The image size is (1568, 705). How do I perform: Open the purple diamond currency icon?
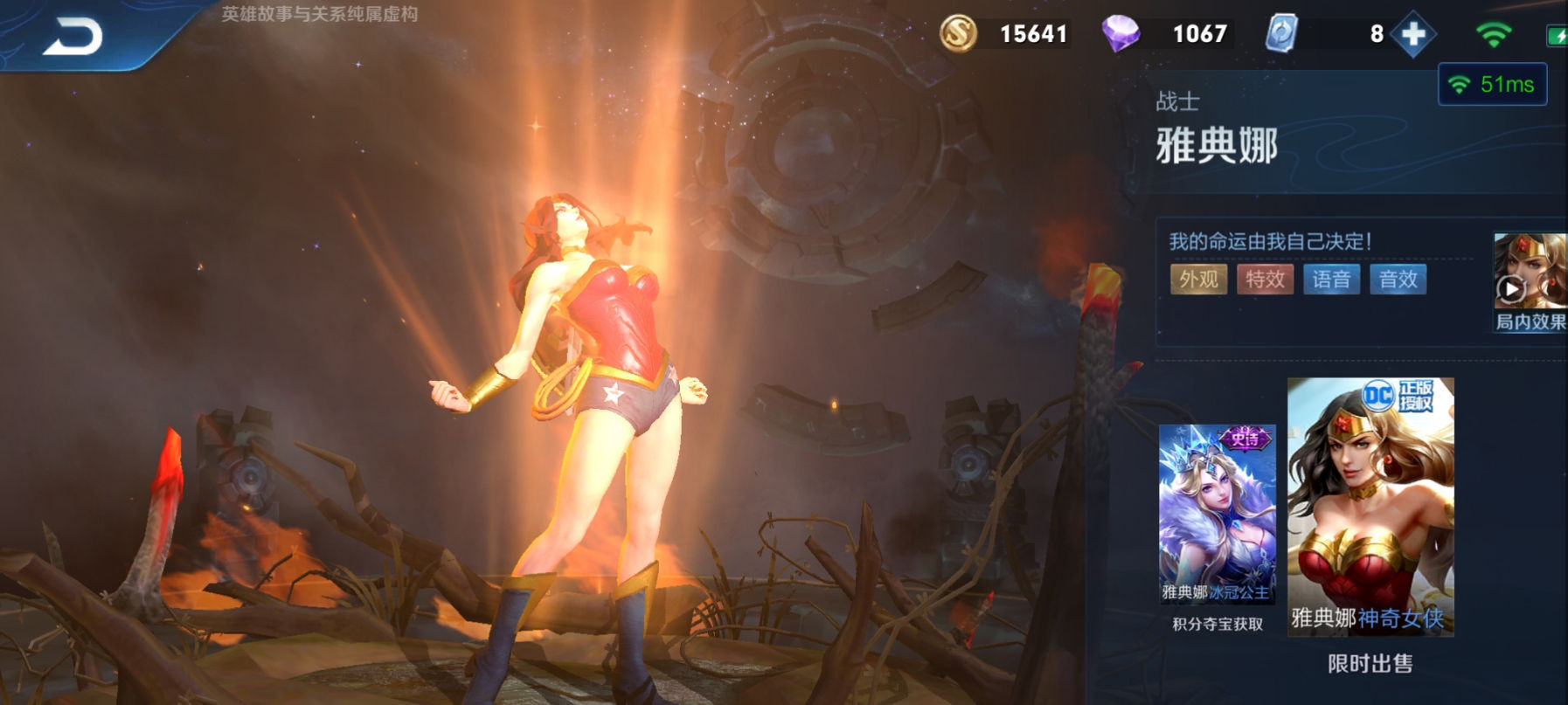pyautogui.click(x=1120, y=34)
